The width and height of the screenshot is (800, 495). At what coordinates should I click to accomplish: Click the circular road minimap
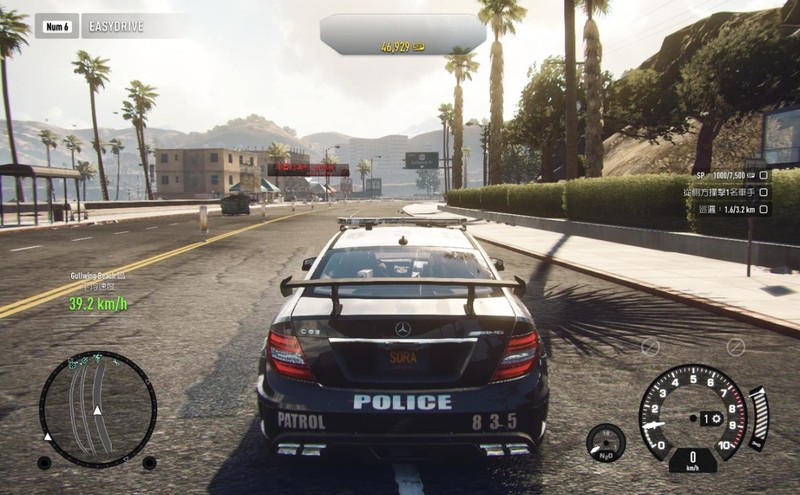tap(98, 408)
